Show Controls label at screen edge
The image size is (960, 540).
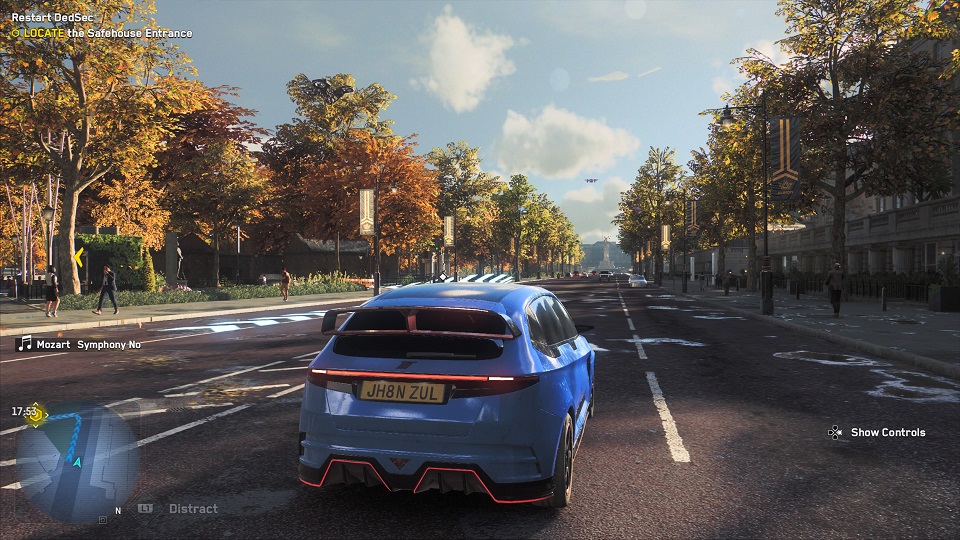pyautogui.click(x=887, y=432)
